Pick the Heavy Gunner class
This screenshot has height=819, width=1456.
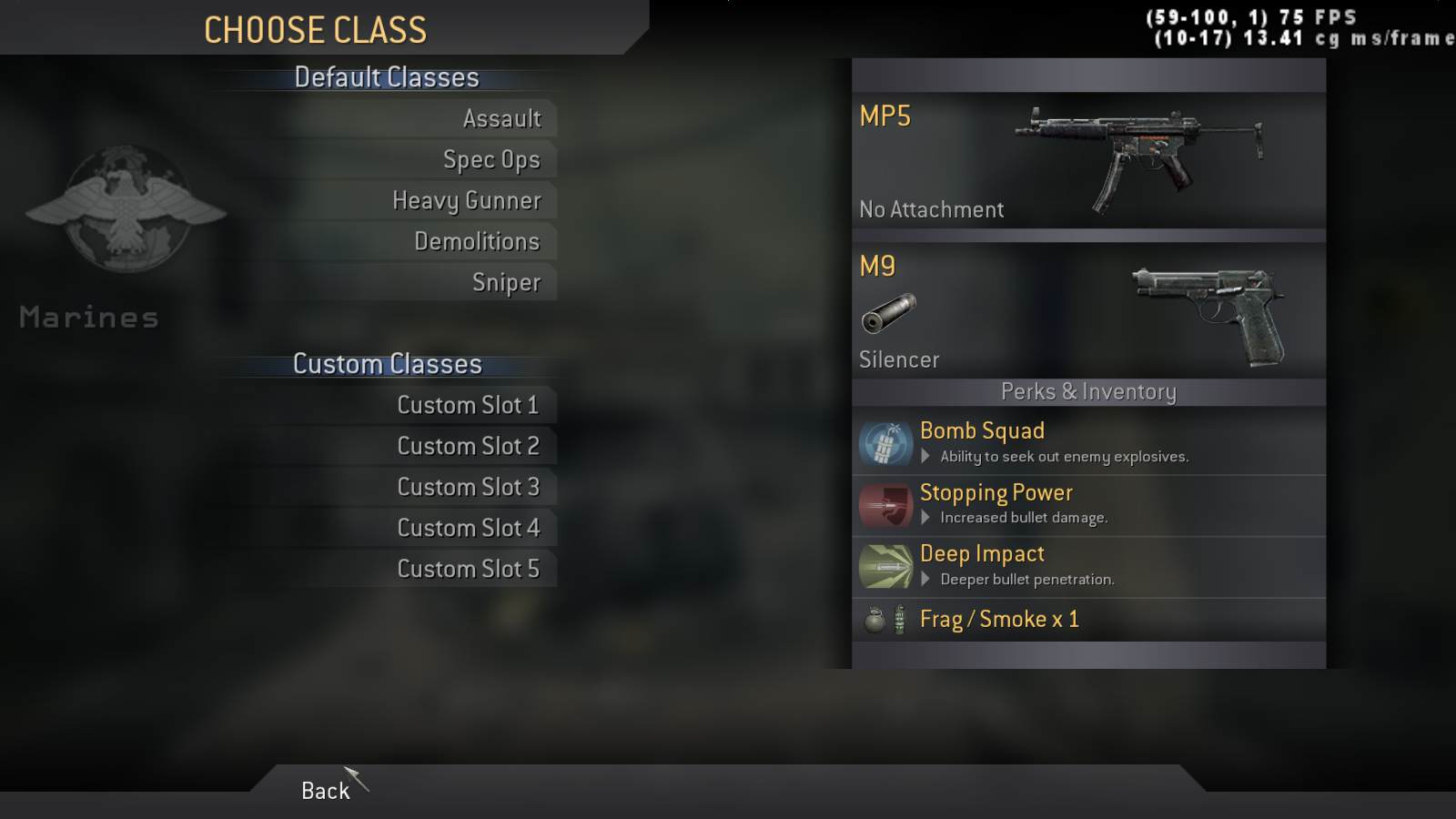tap(466, 200)
